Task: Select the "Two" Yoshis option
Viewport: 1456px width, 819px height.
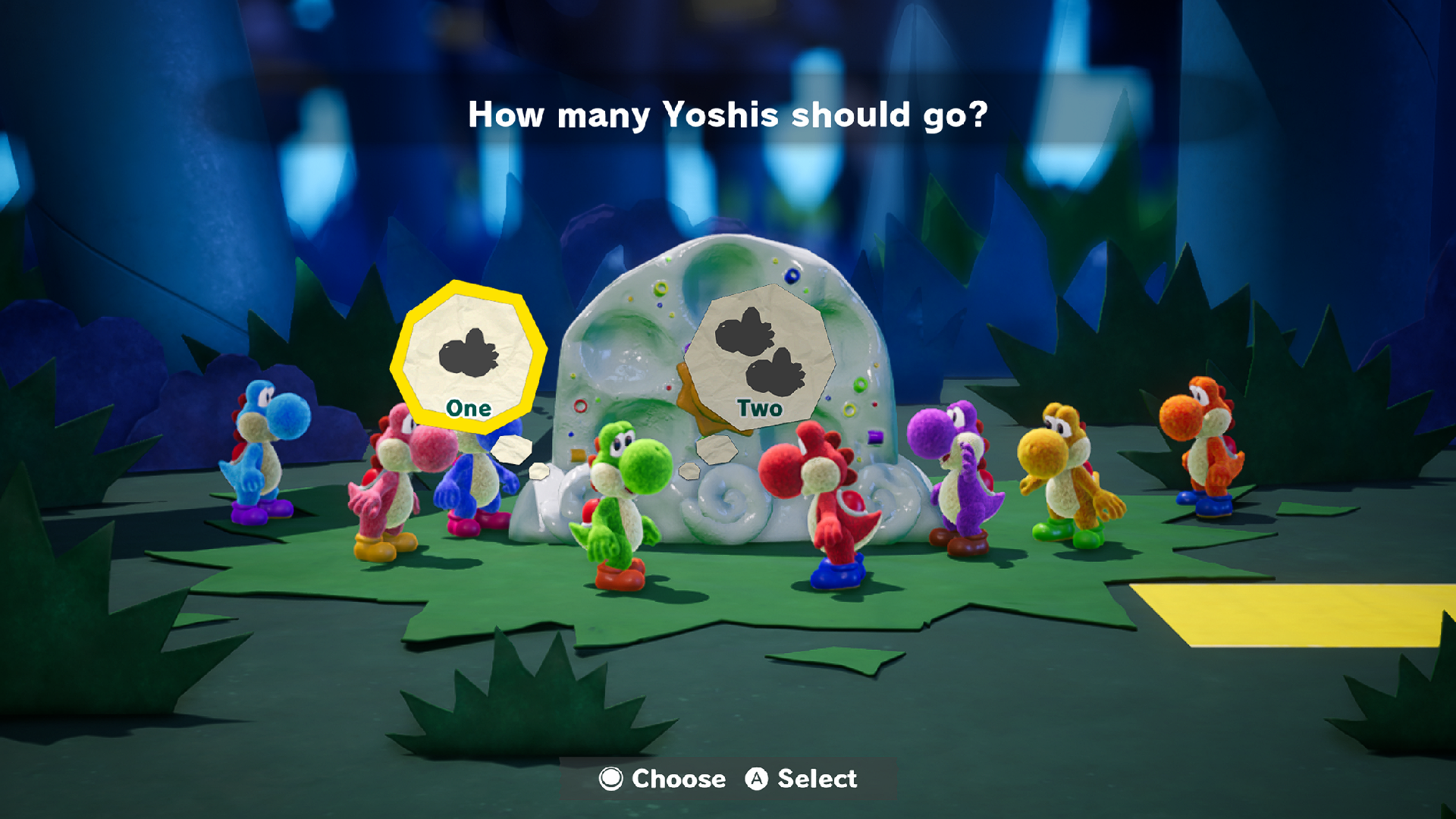Action: (760, 356)
